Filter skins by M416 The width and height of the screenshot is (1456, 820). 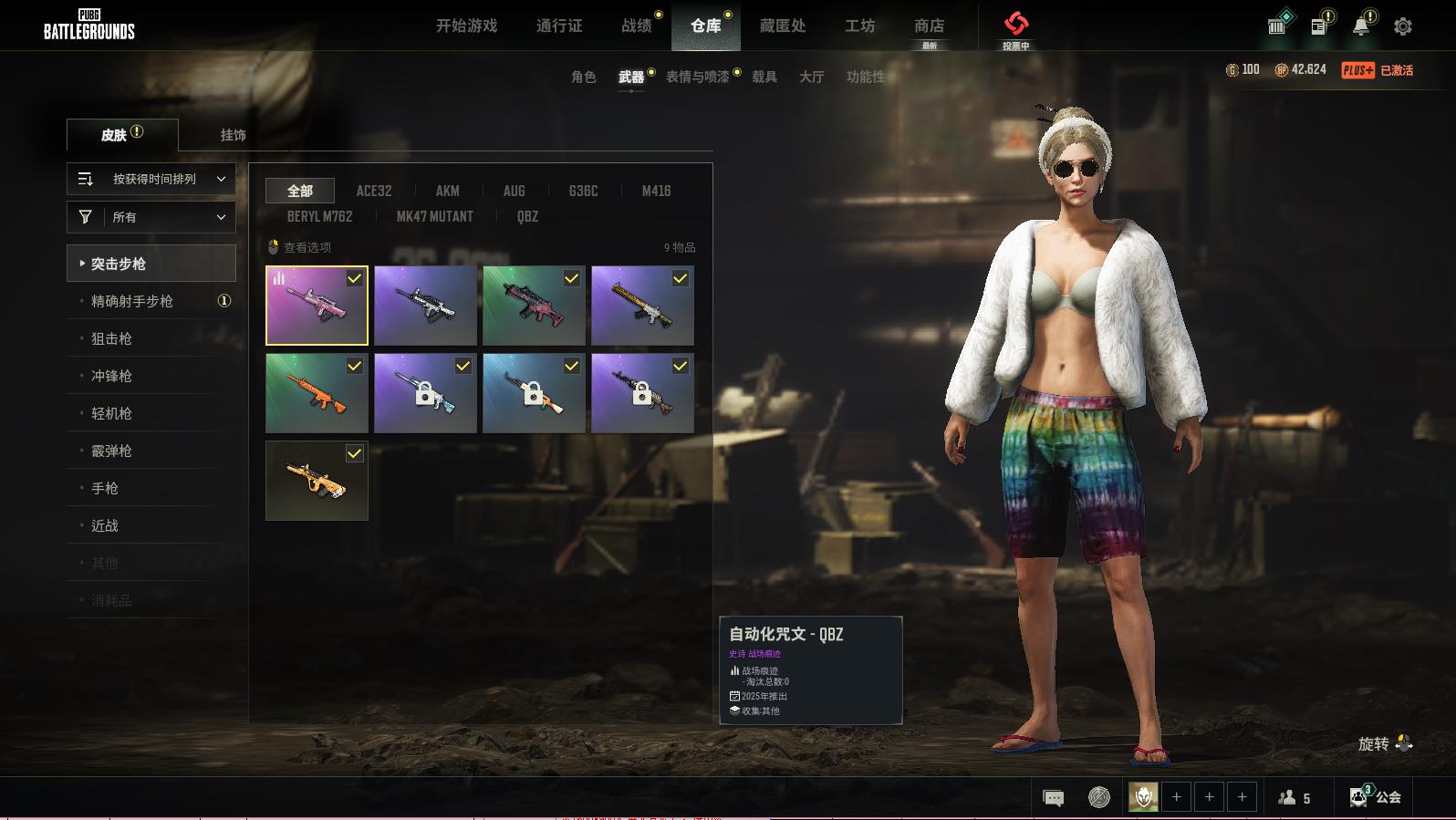[656, 191]
